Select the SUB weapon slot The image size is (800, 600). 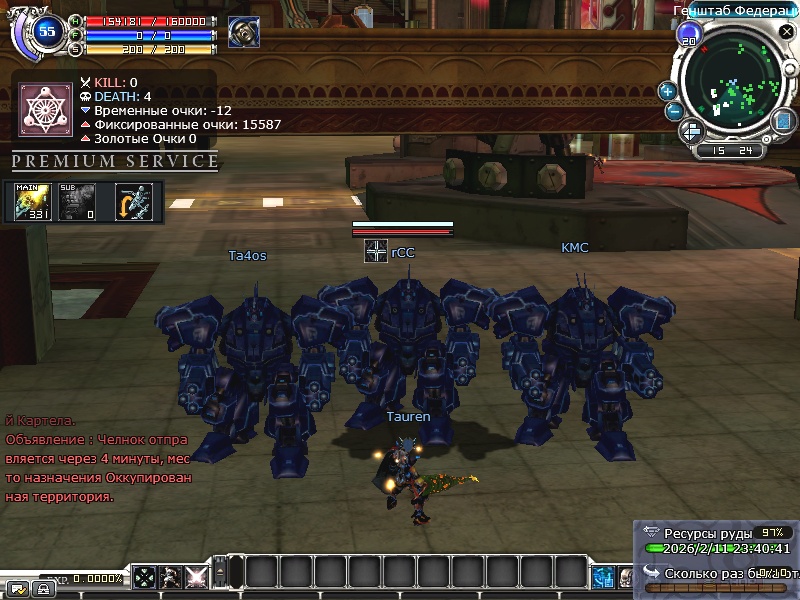76,201
